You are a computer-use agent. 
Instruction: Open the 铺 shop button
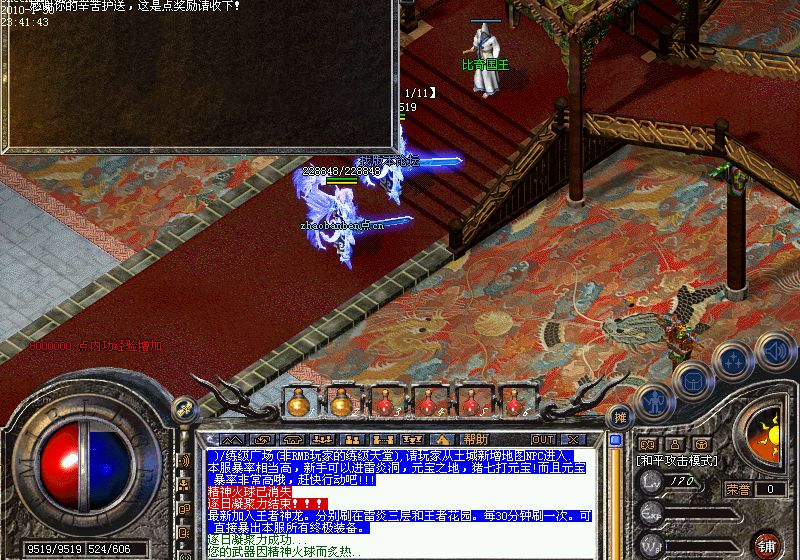[x=768, y=545]
